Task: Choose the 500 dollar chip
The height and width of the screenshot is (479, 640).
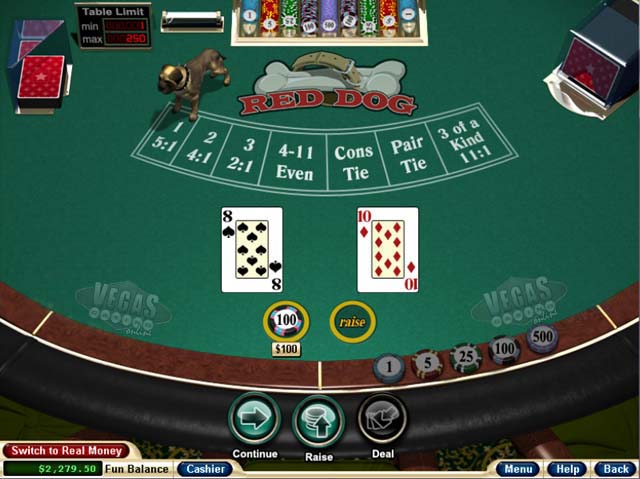Action: [x=541, y=338]
